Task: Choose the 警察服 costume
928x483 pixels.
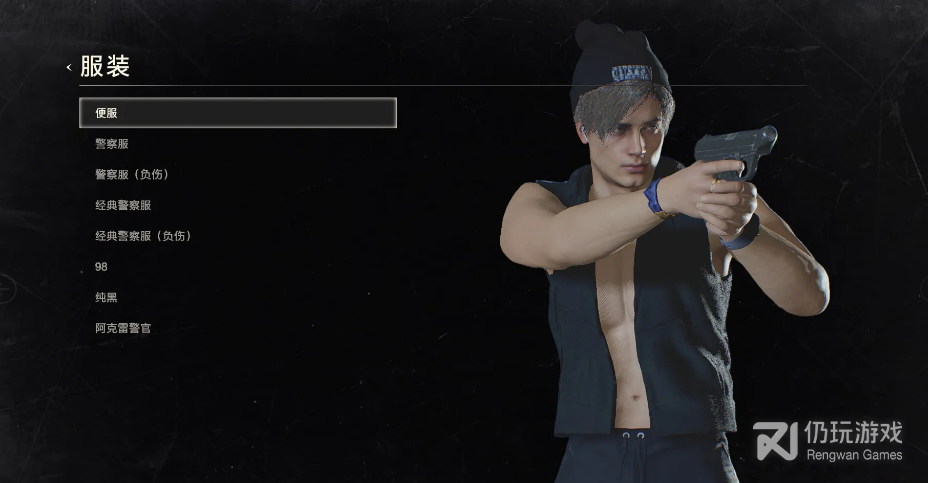Action: (x=112, y=144)
